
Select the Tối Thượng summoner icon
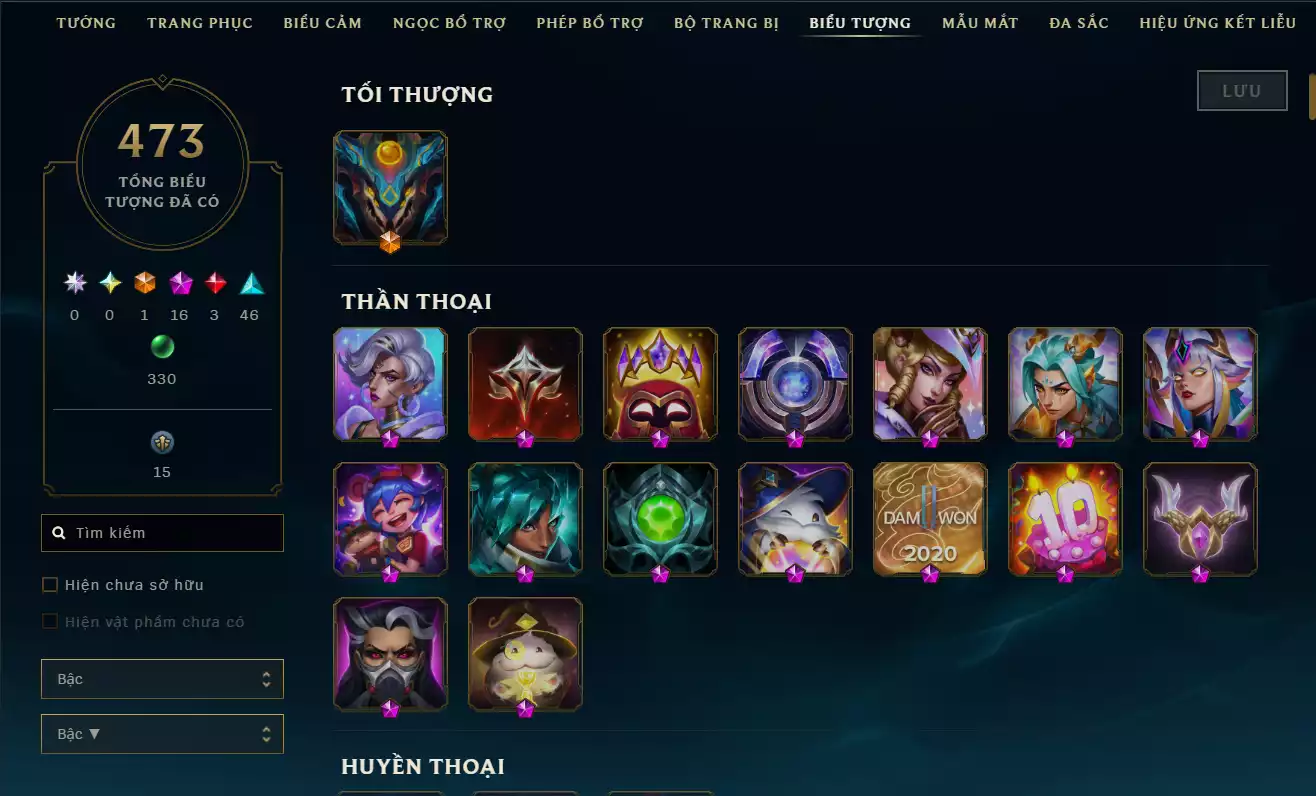(390, 187)
